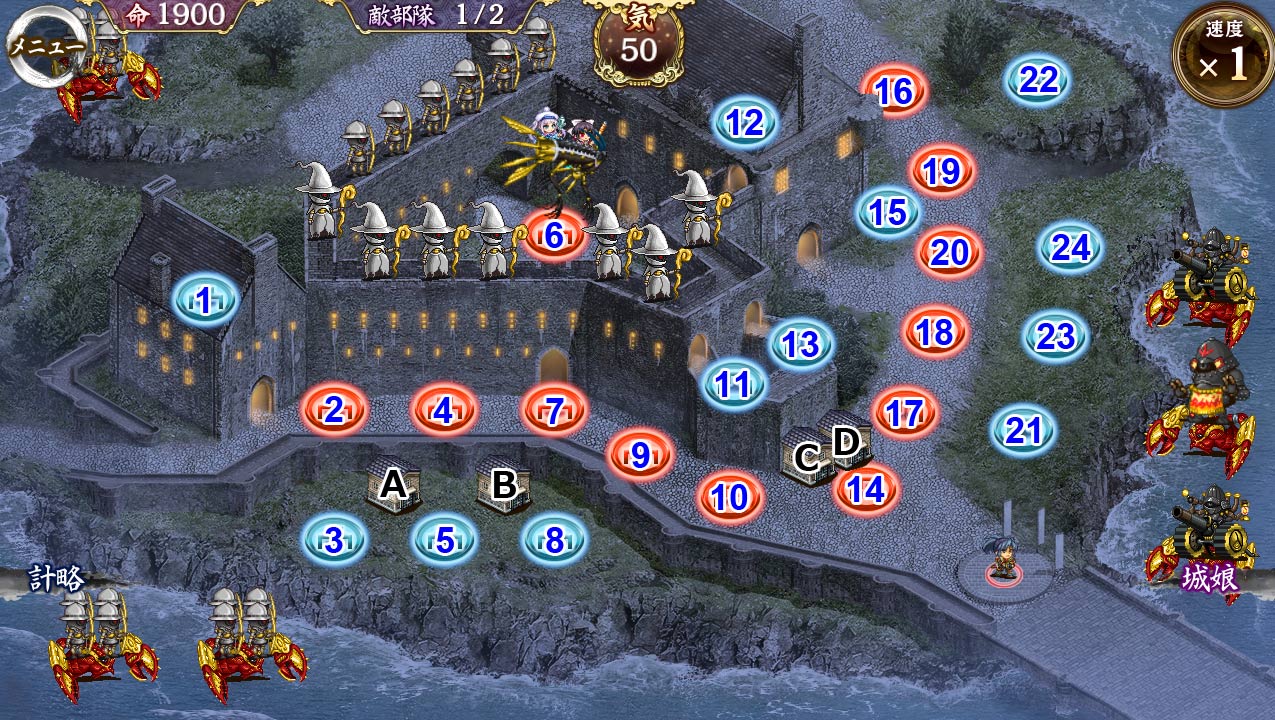This screenshot has height=720, width=1275.
Task: Open the 計略 stratagem panel
Action: click(x=56, y=578)
